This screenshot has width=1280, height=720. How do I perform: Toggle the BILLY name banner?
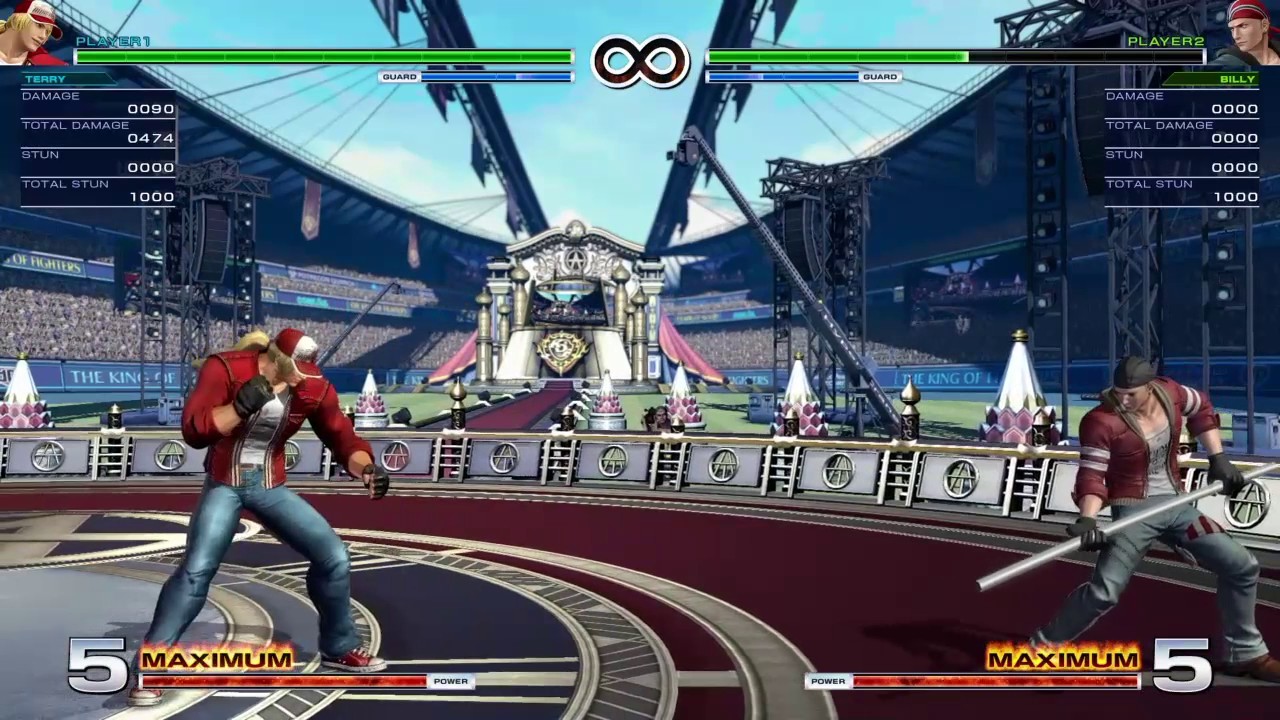pyautogui.click(x=1238, y=78)
